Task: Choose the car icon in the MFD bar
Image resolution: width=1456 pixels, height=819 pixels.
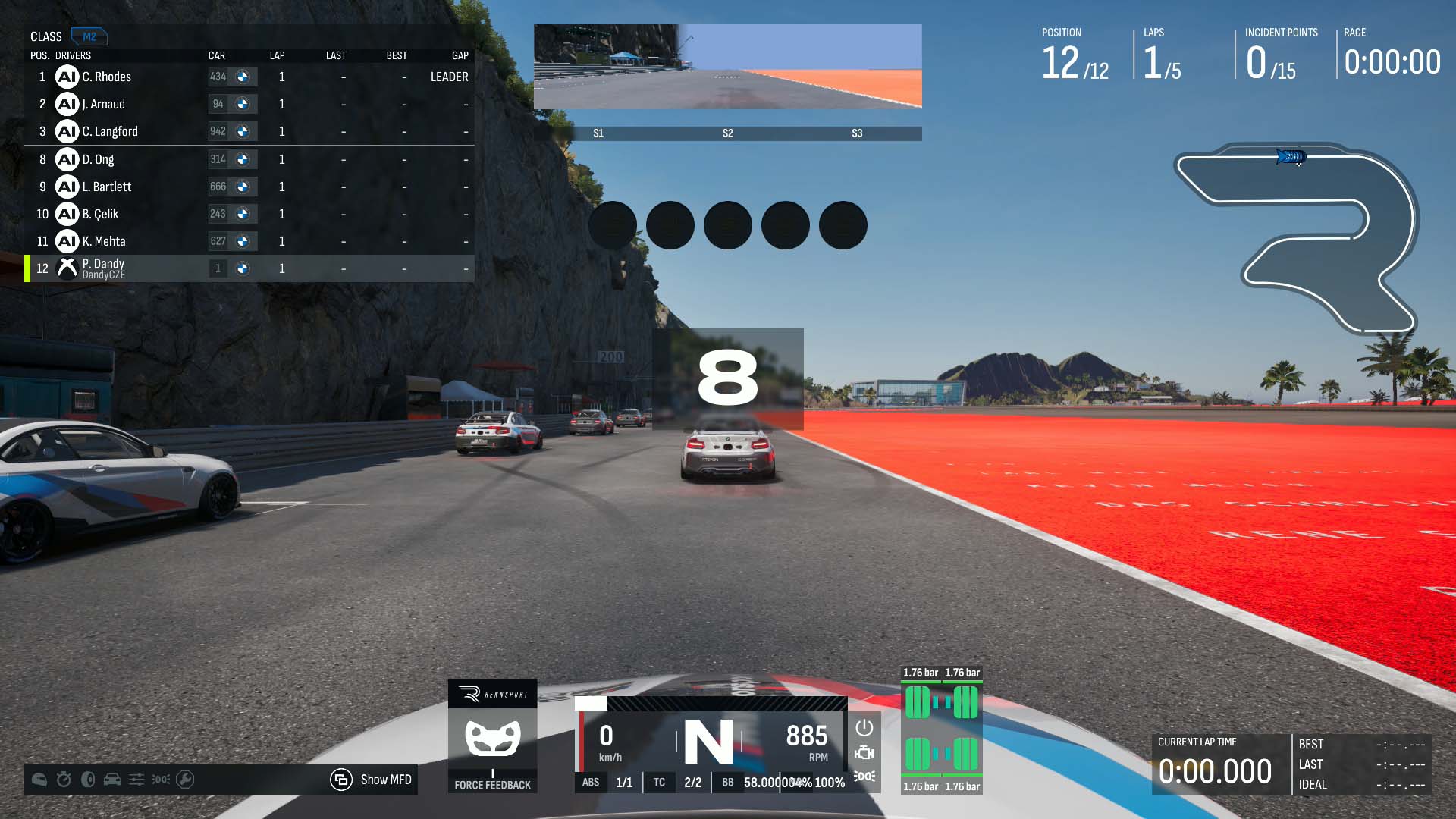Action: tap(112, 780)
